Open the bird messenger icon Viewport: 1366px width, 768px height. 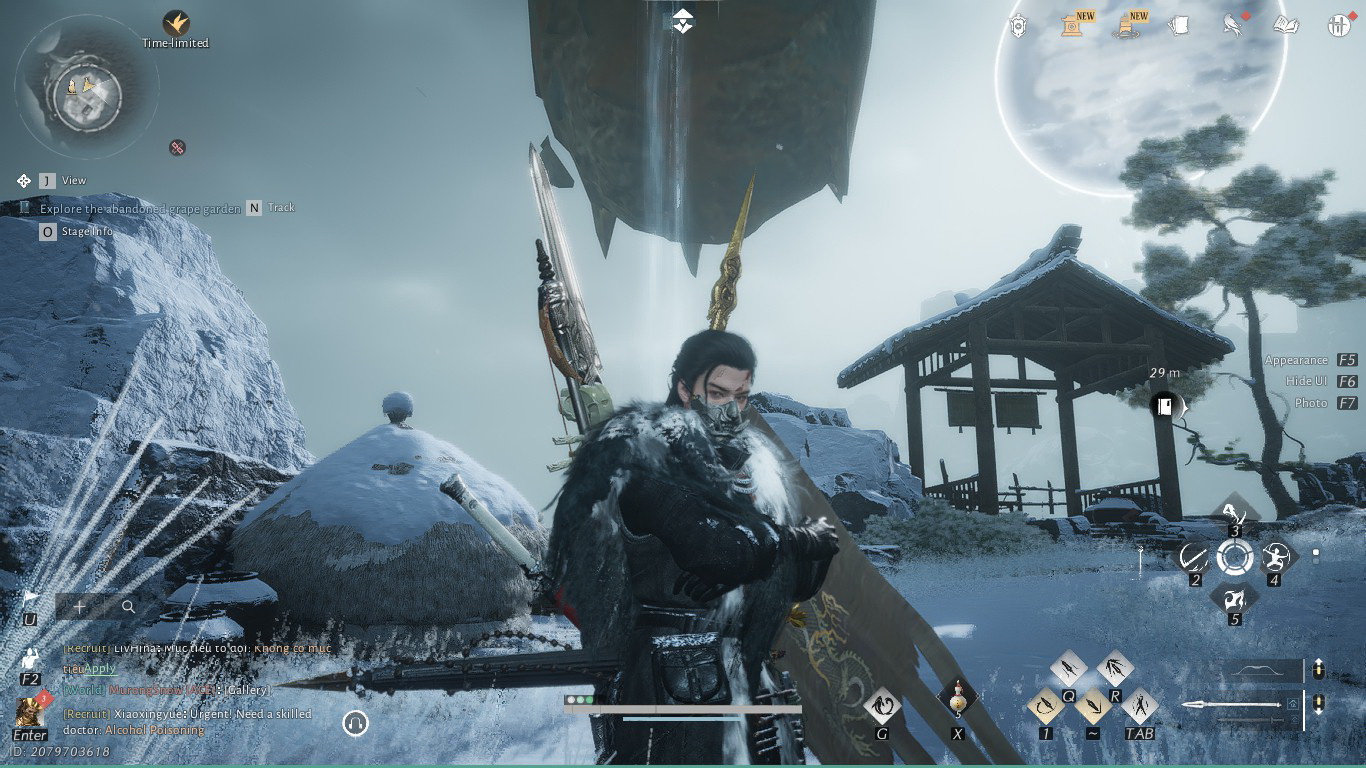click(x=1233, y=26)
